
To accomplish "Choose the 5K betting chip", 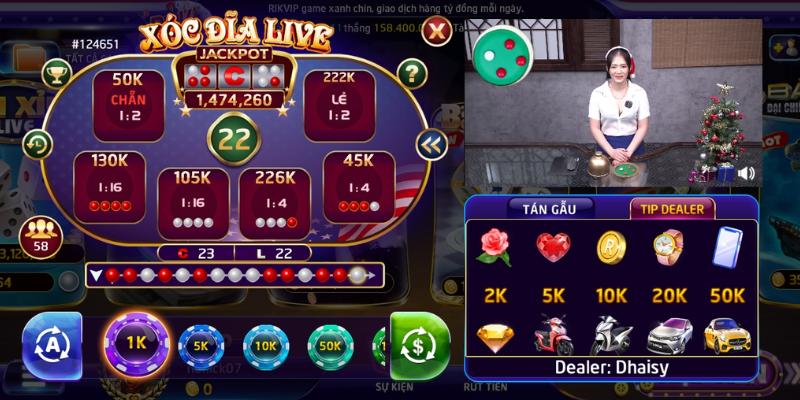I will tap(202, 348).
